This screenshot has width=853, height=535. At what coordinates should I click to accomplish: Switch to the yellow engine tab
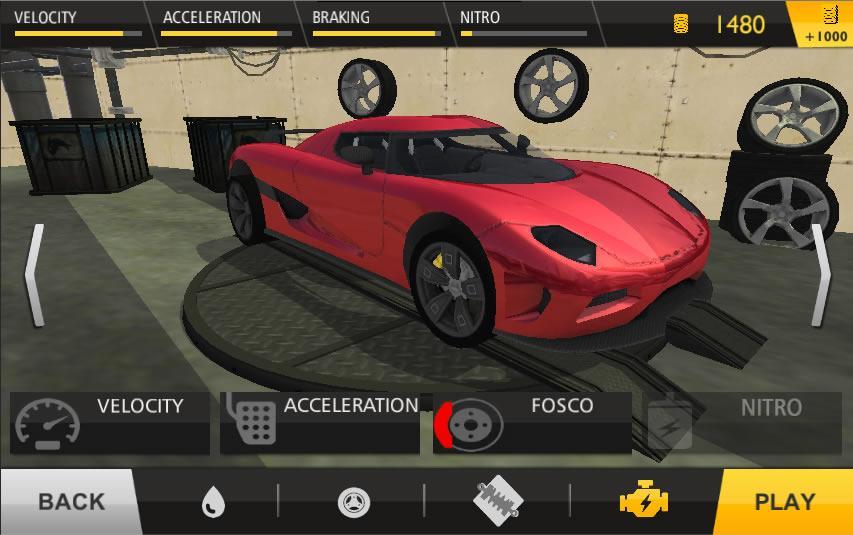click(643, 500)
